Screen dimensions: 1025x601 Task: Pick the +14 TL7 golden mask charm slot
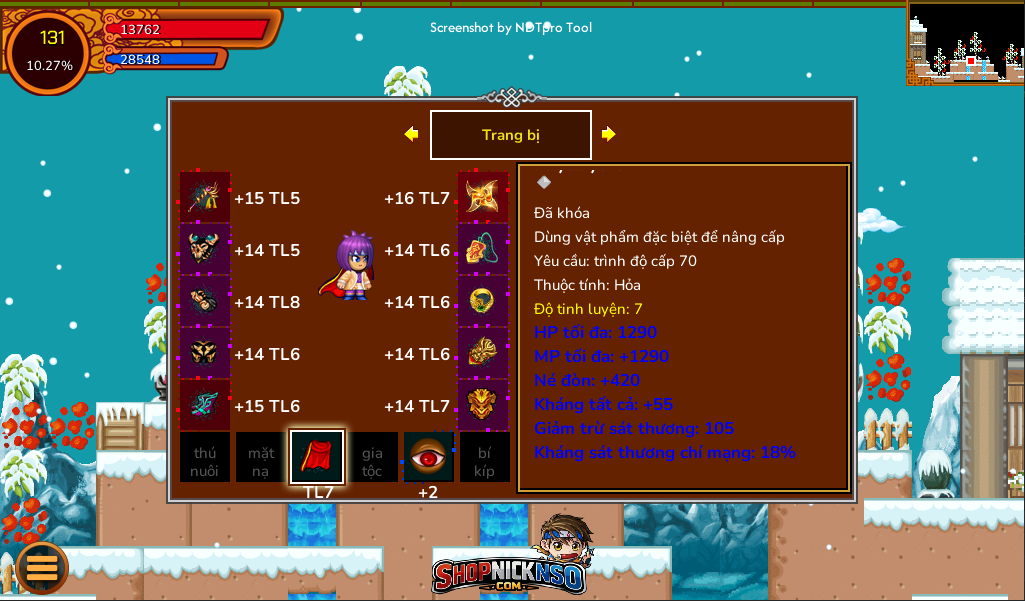tap(483, 406)
